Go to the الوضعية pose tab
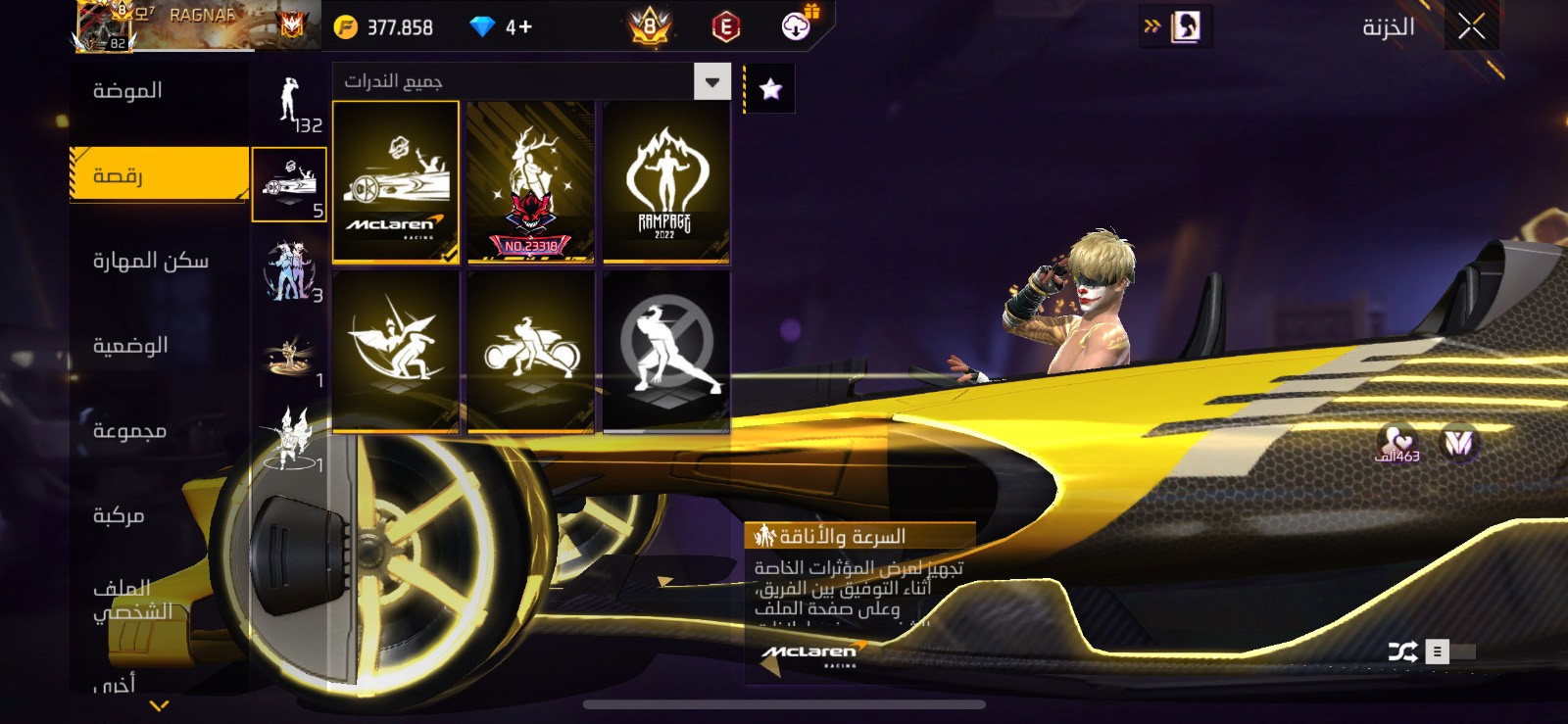 point(130,346)
